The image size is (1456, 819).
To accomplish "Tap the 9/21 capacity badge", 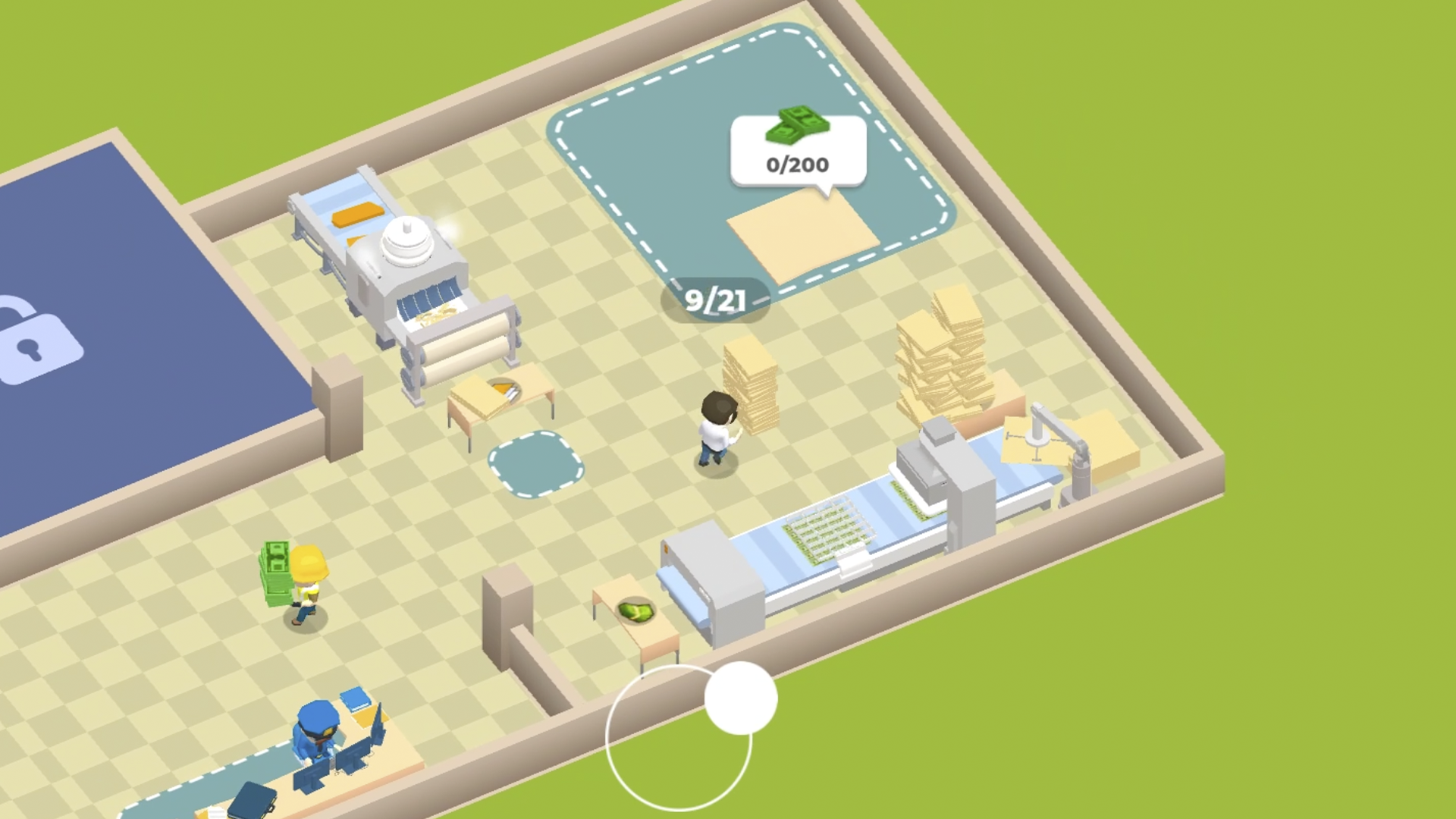I will (716, 298).
